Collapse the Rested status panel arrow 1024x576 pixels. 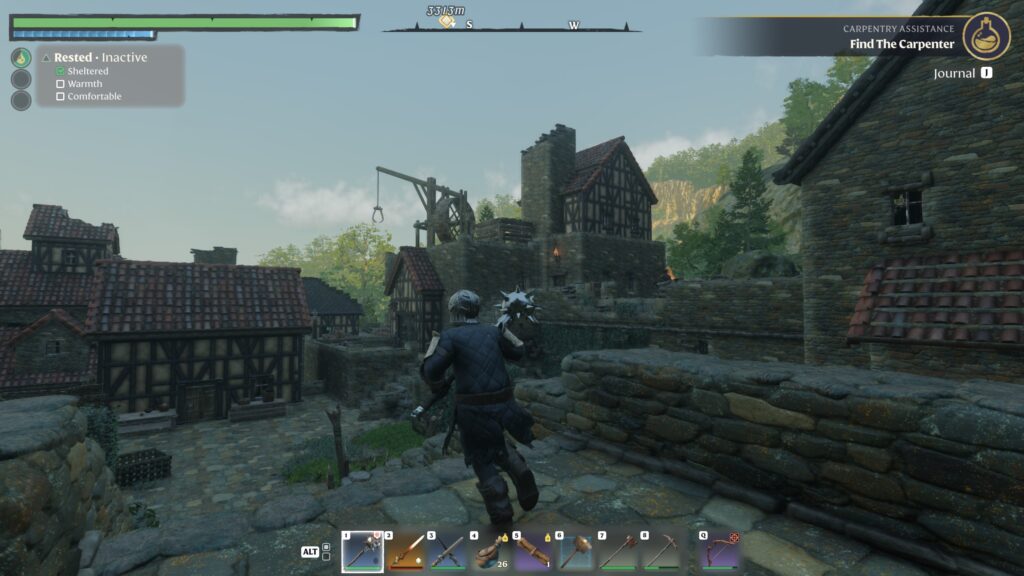tap(46, 58)
